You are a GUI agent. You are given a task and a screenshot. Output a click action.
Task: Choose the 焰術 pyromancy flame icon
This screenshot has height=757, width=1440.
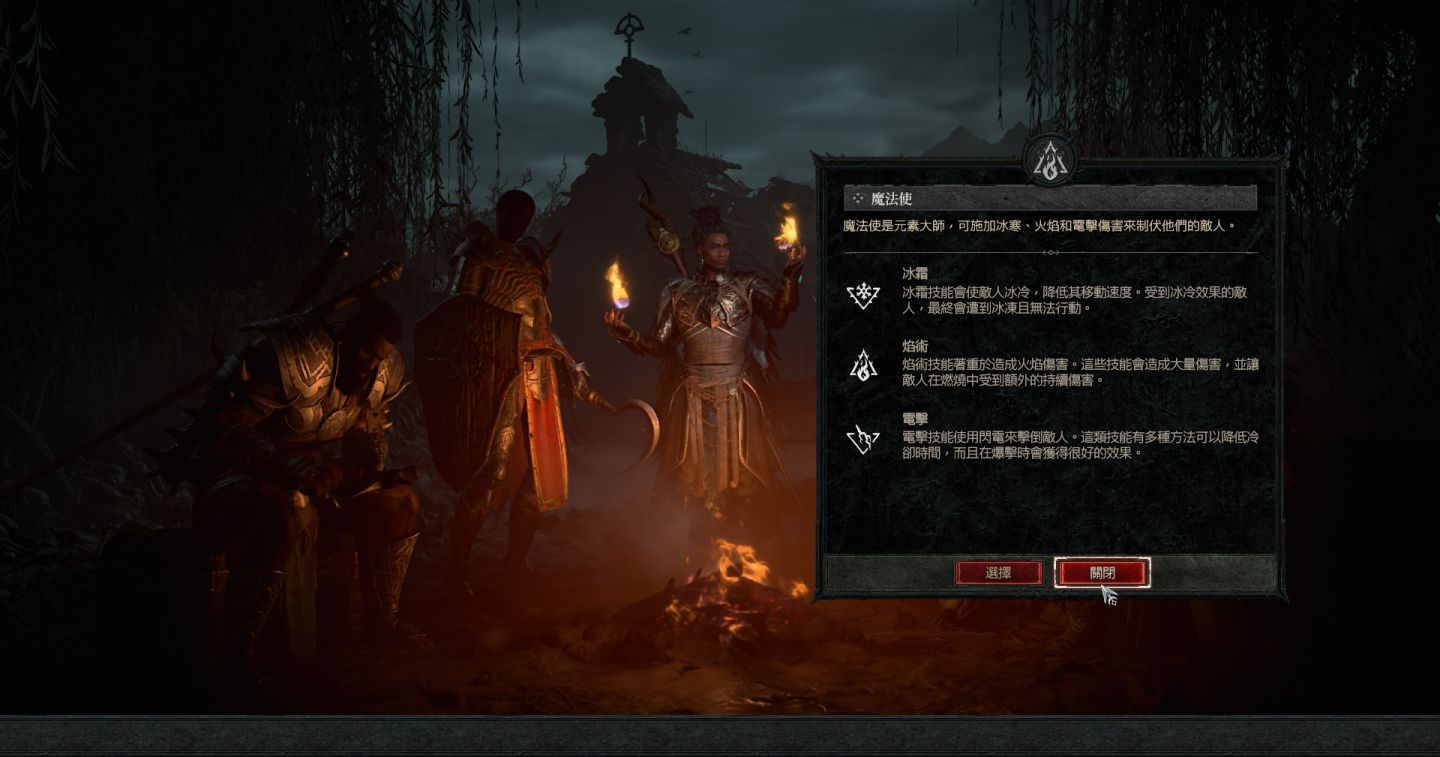862,366
